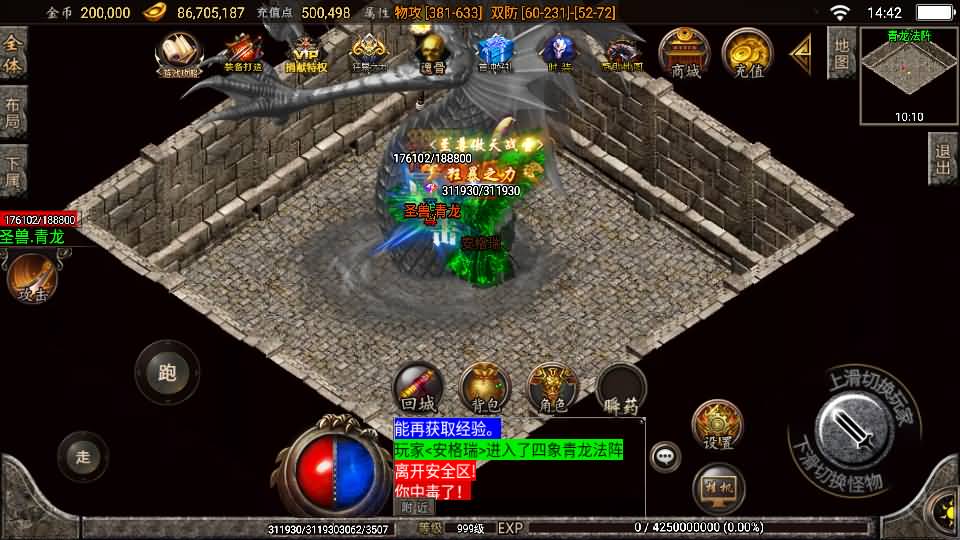Tap the 退出 exit button
The width and height of the screenshot is (960, 540).
coord(942,159)
